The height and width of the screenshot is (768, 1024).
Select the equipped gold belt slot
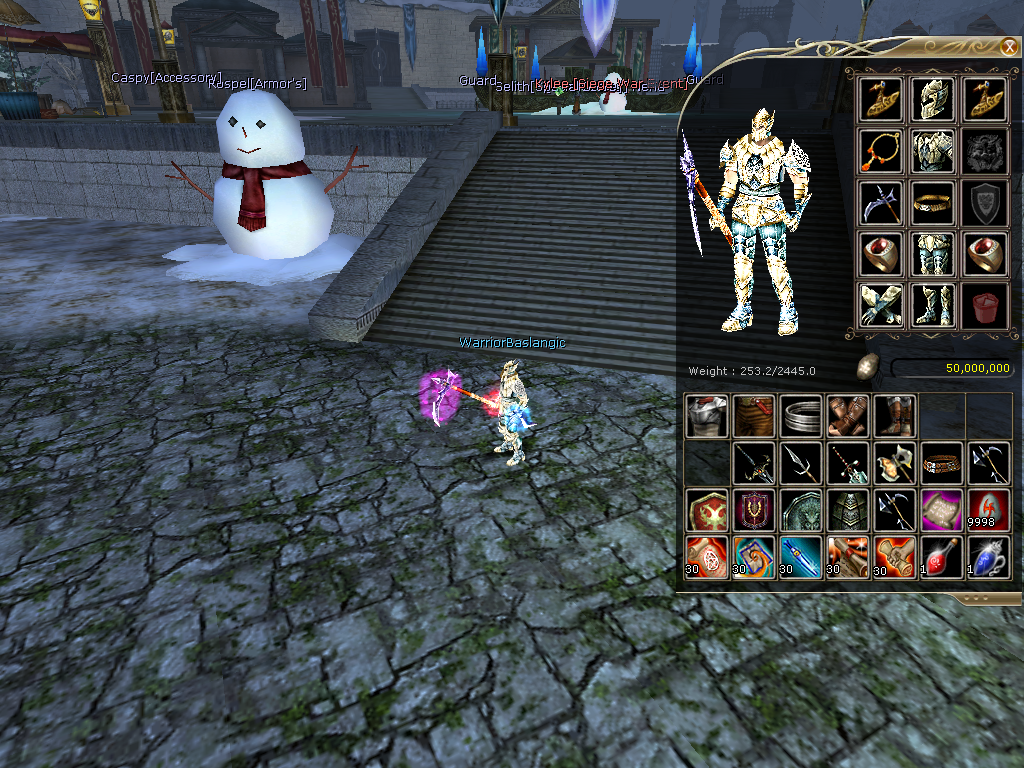933,203
